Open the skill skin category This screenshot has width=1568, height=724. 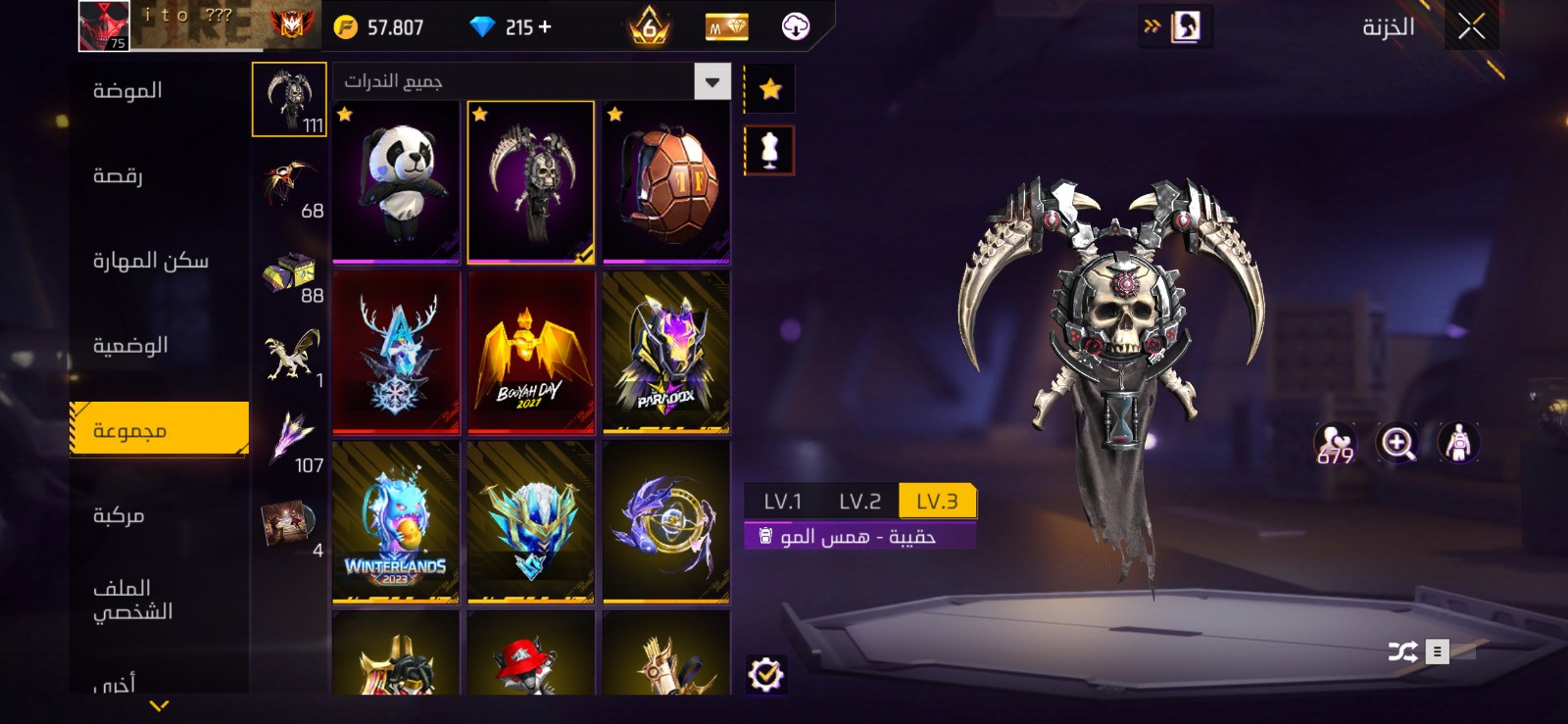pyautogui.click(x=150, y=261)
